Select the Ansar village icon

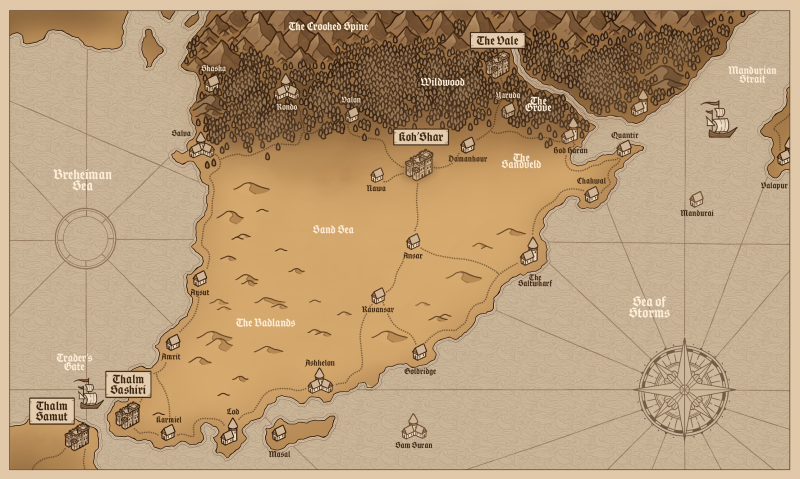(x=413, y=242)
